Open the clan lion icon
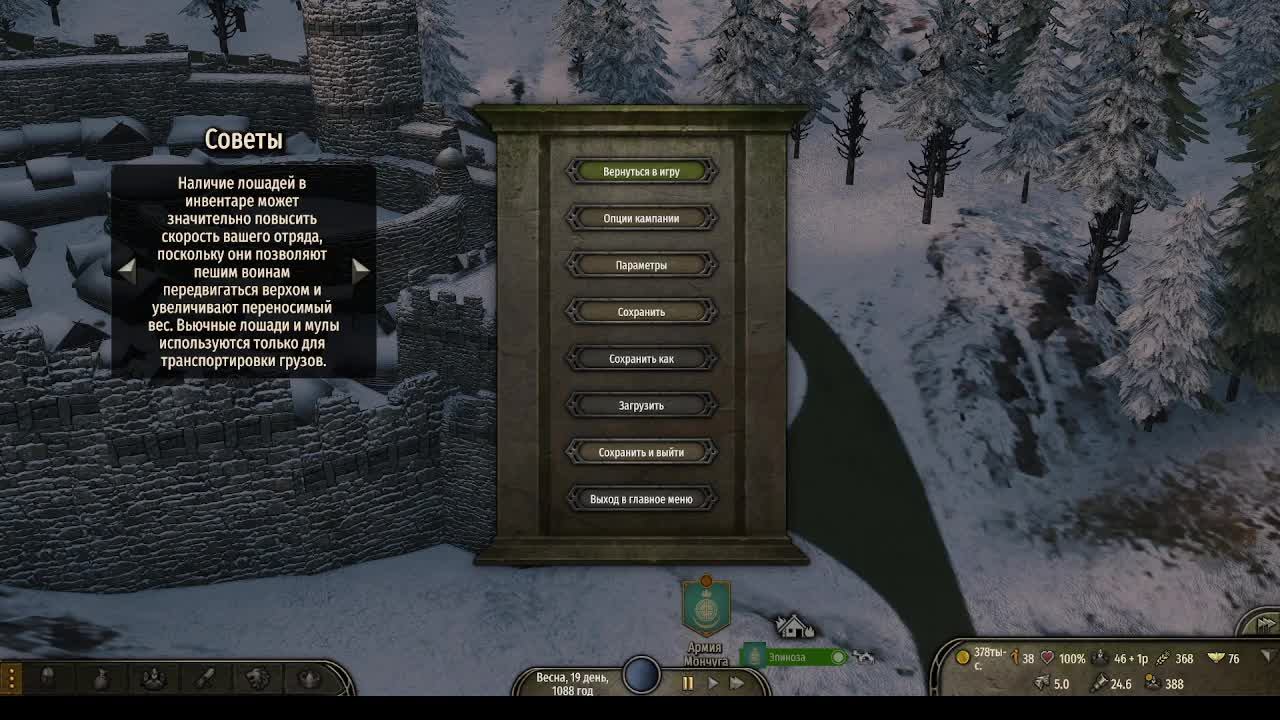This screenshot has height=720, width=1280. 256,678
